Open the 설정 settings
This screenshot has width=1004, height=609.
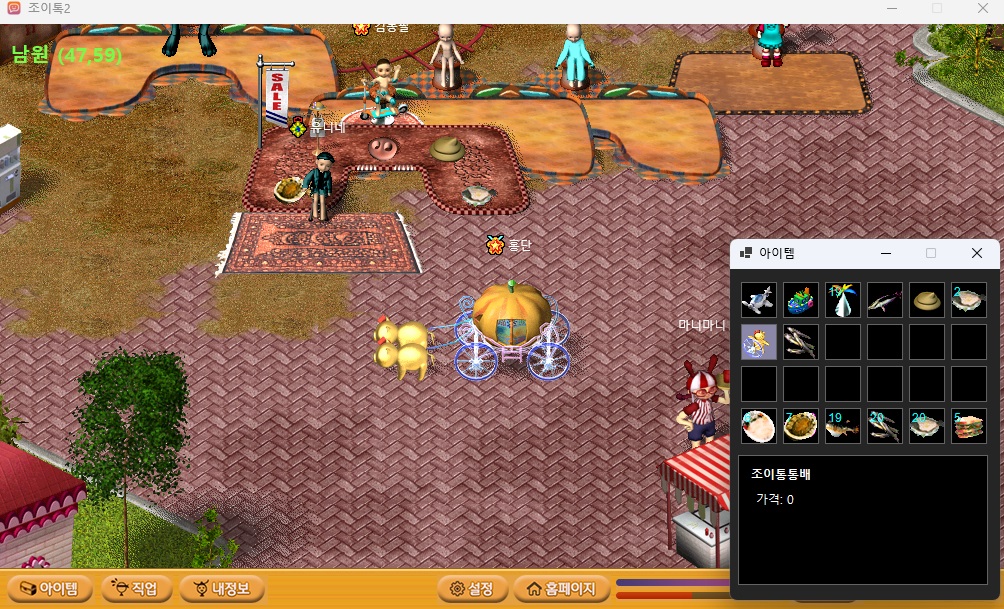coord(473,588)
